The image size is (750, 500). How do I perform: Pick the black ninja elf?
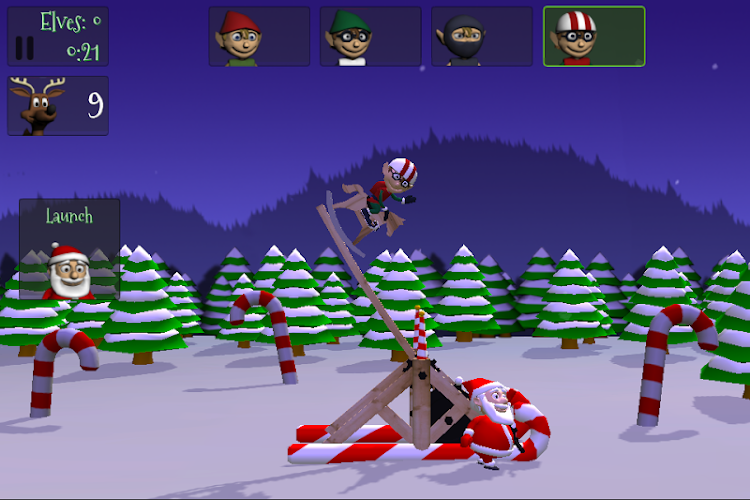[482, 37]
